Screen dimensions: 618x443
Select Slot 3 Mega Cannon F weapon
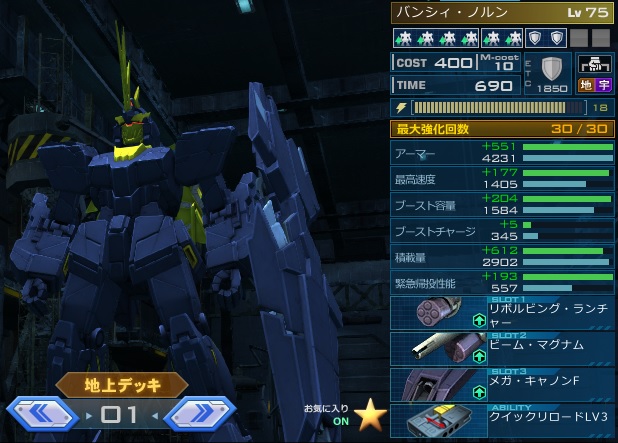(x=500, y=384)
